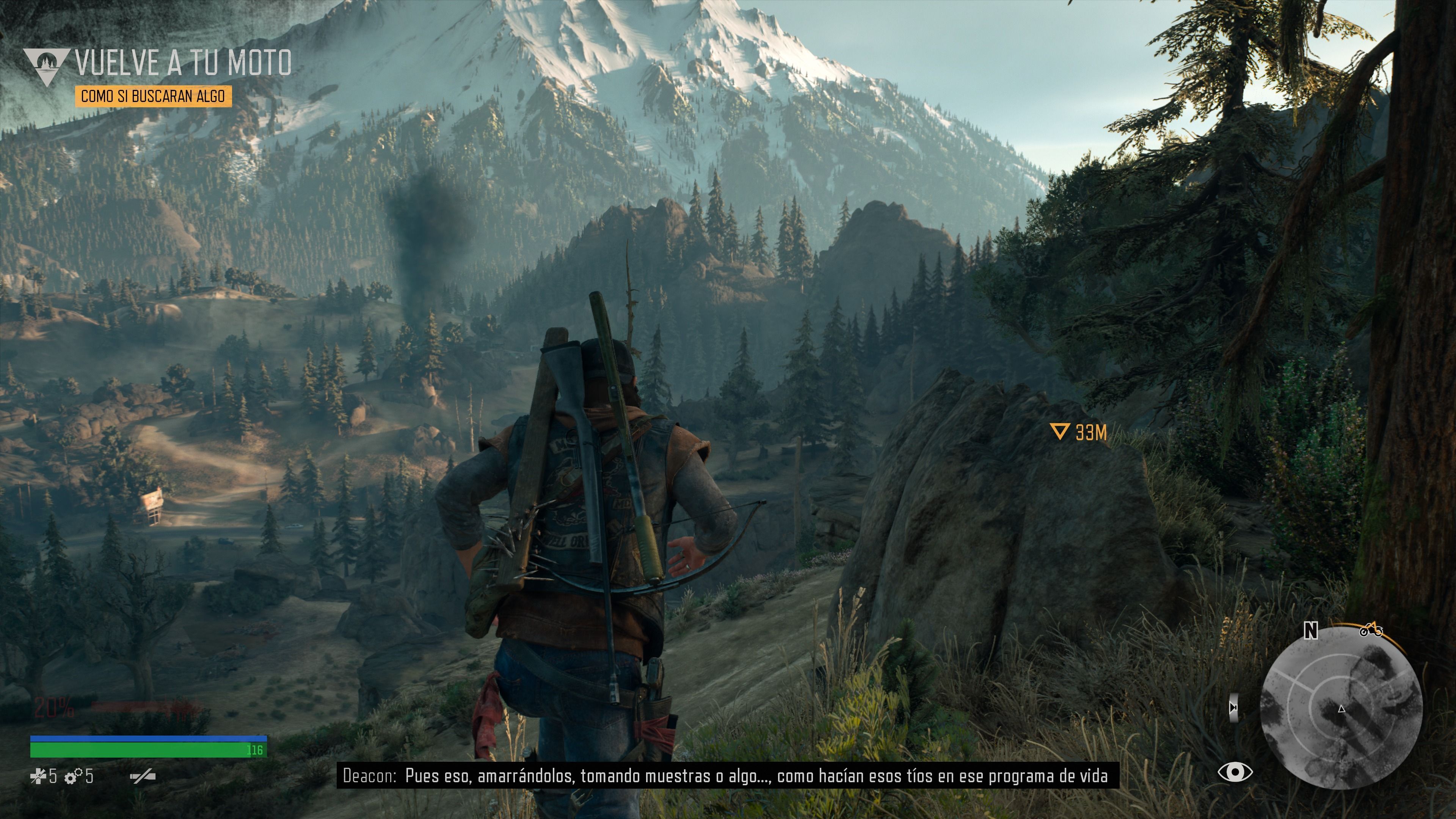Activate the eye-shaped survival vision icon
1456x819 pixels.
1235,772
